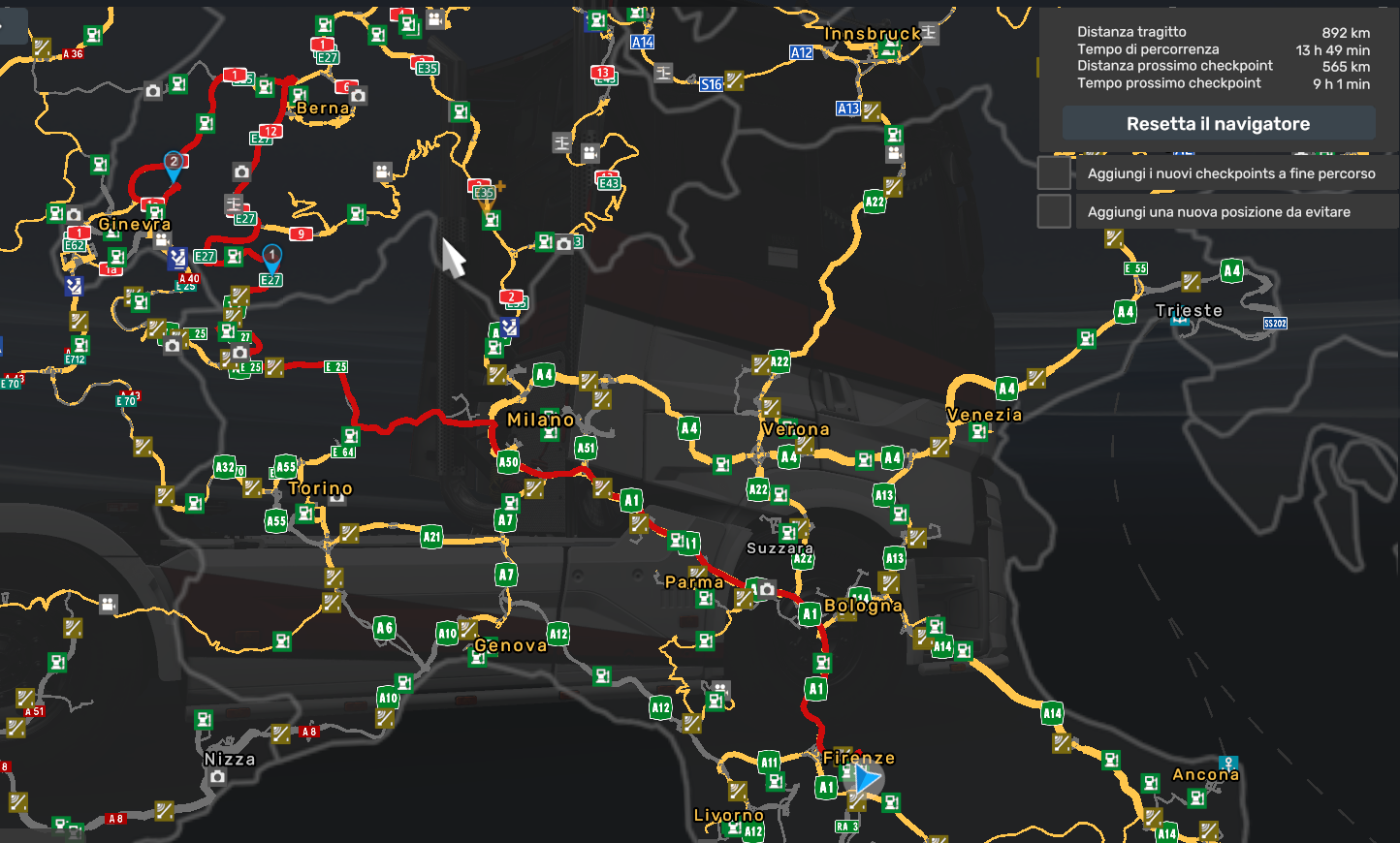1400x843 pixels.
Task: Select the service wrench icon on the A50 ring
Action: (533, 487)
